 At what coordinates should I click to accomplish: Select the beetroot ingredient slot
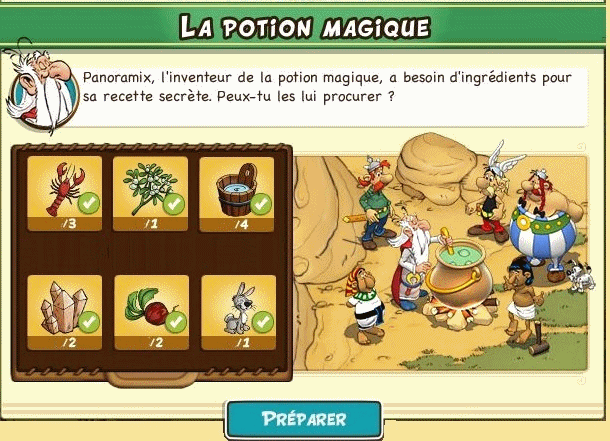151,308
